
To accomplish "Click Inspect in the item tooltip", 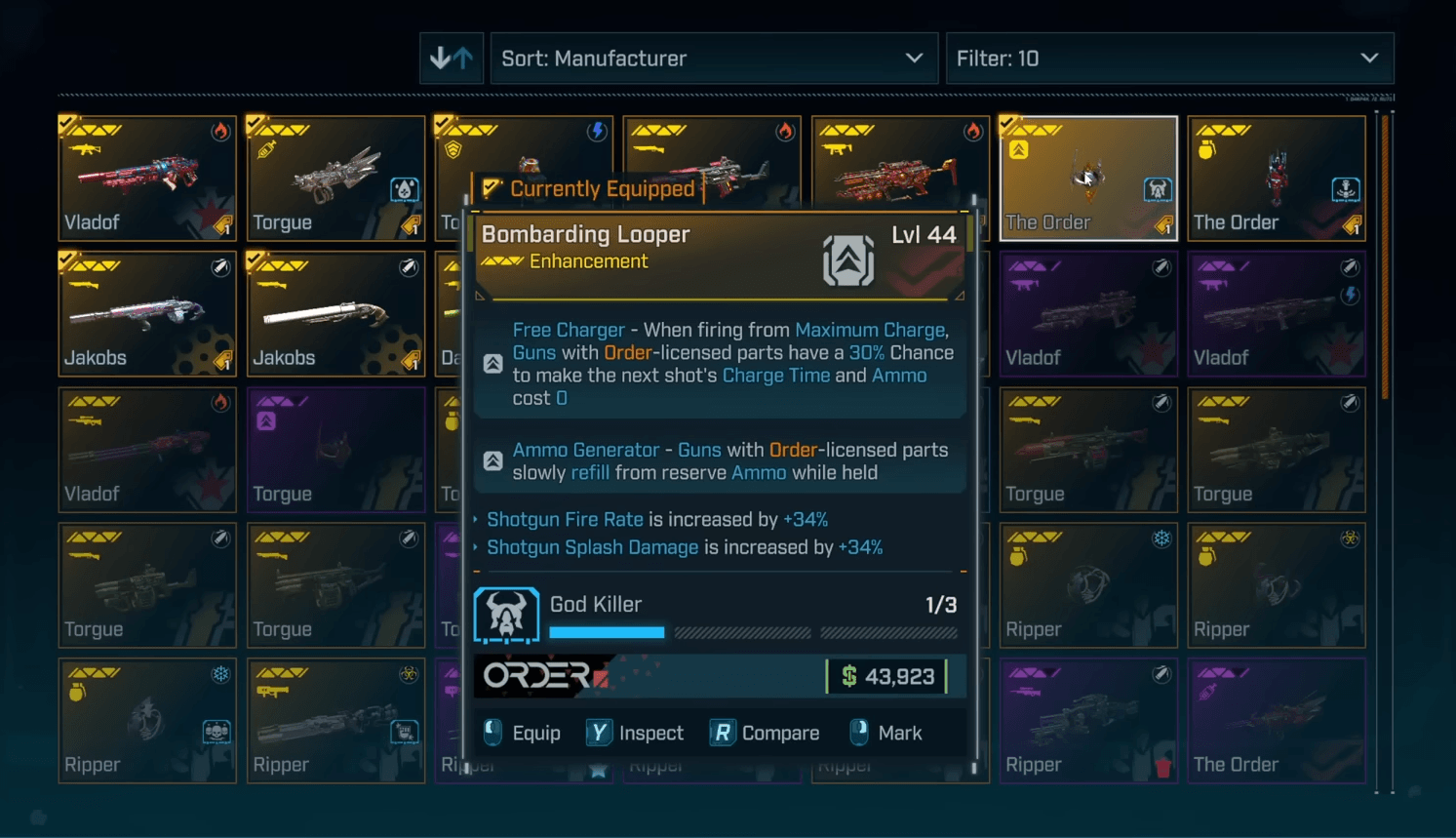I will click(x=636, y=733).
